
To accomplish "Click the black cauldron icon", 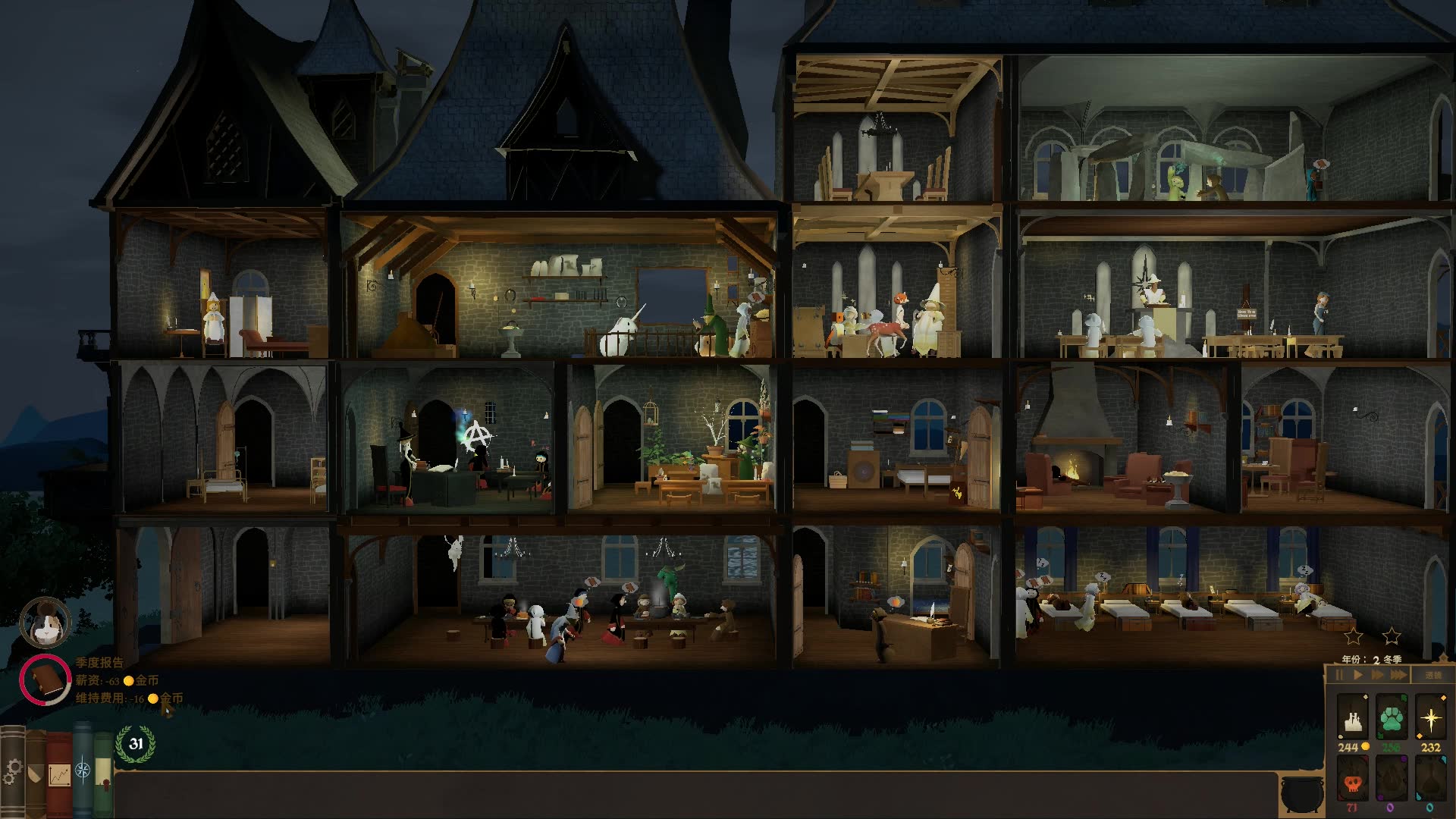I will pos(1302,794).
